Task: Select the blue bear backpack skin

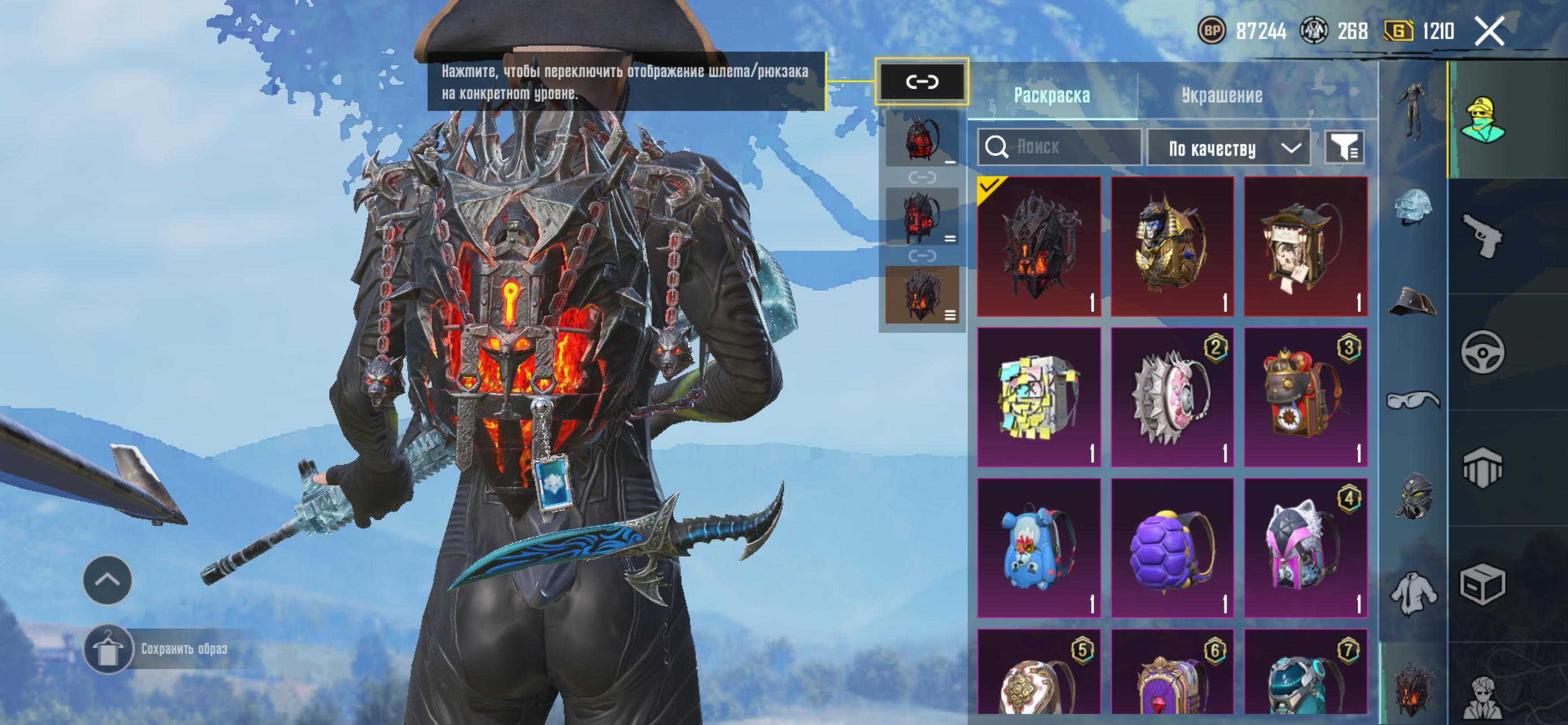Action: (1039, 547)
